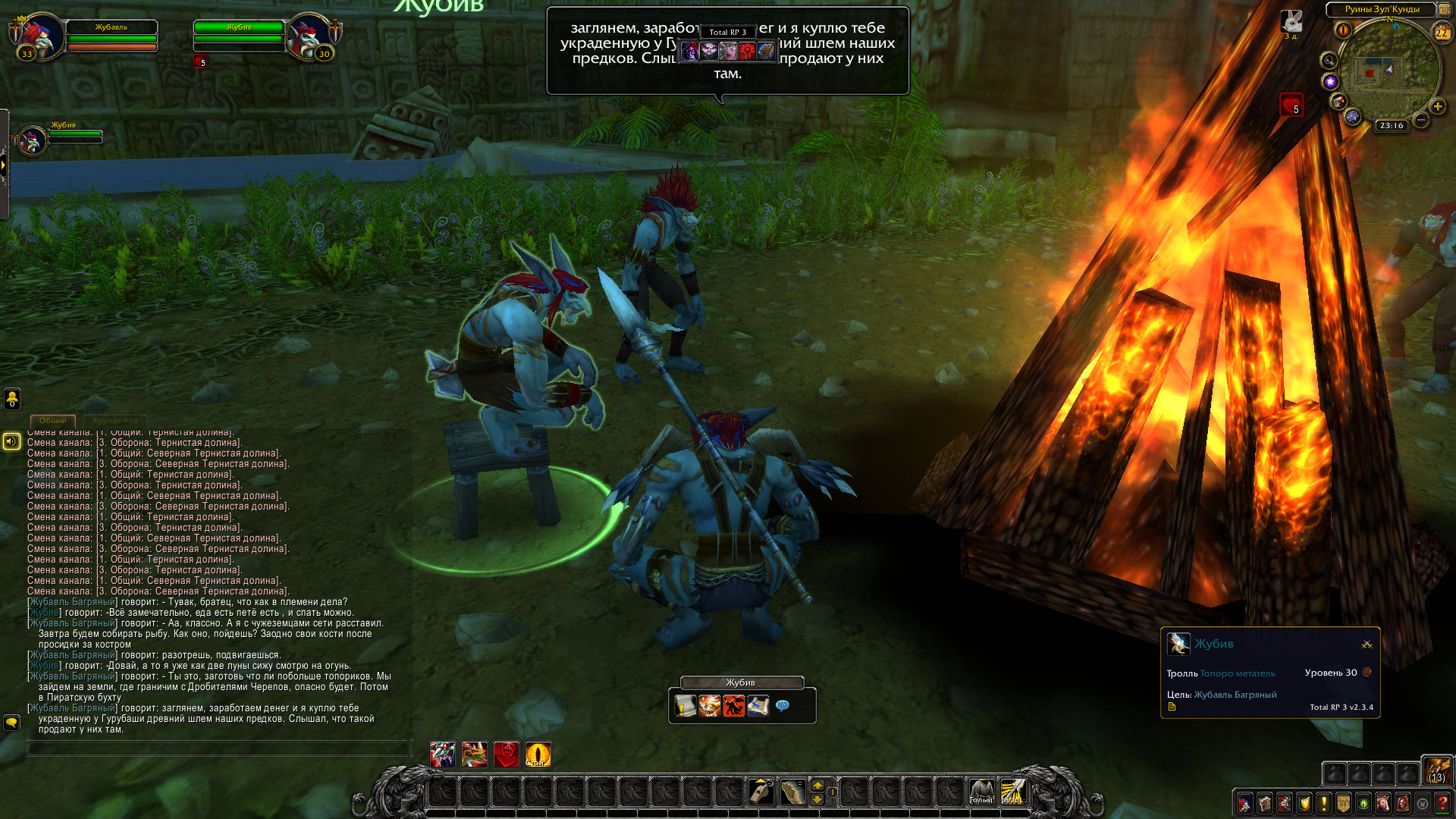Open the Журнал боя combat log tab
The image size is (1456, 819).
(115, 420)
